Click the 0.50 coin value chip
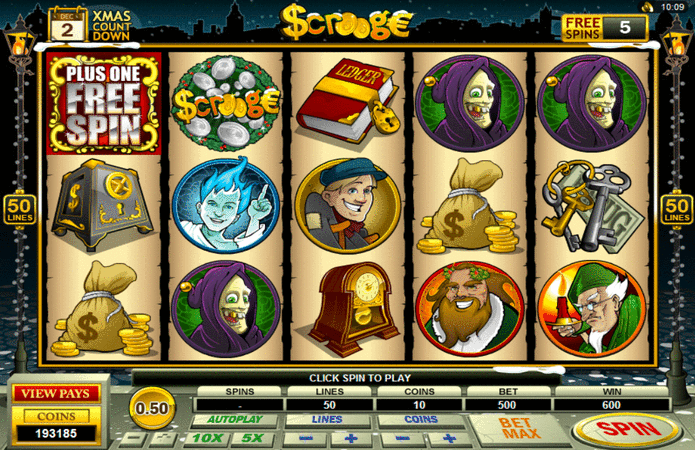The width and height of the screenshot is (695, 450). coord(151,408)
